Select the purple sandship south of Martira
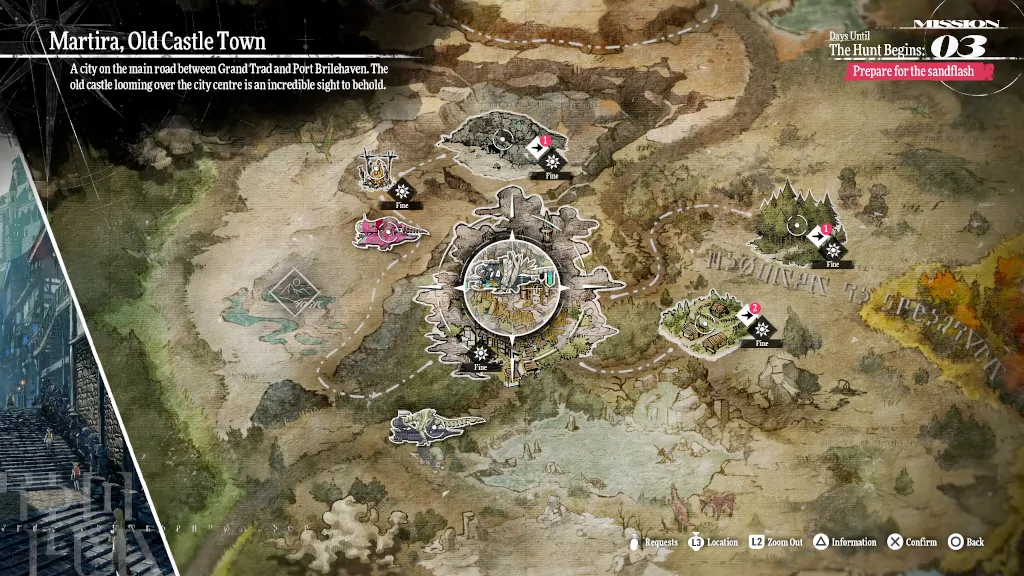Screen dimensions: 1024x576 click(435, 425)
